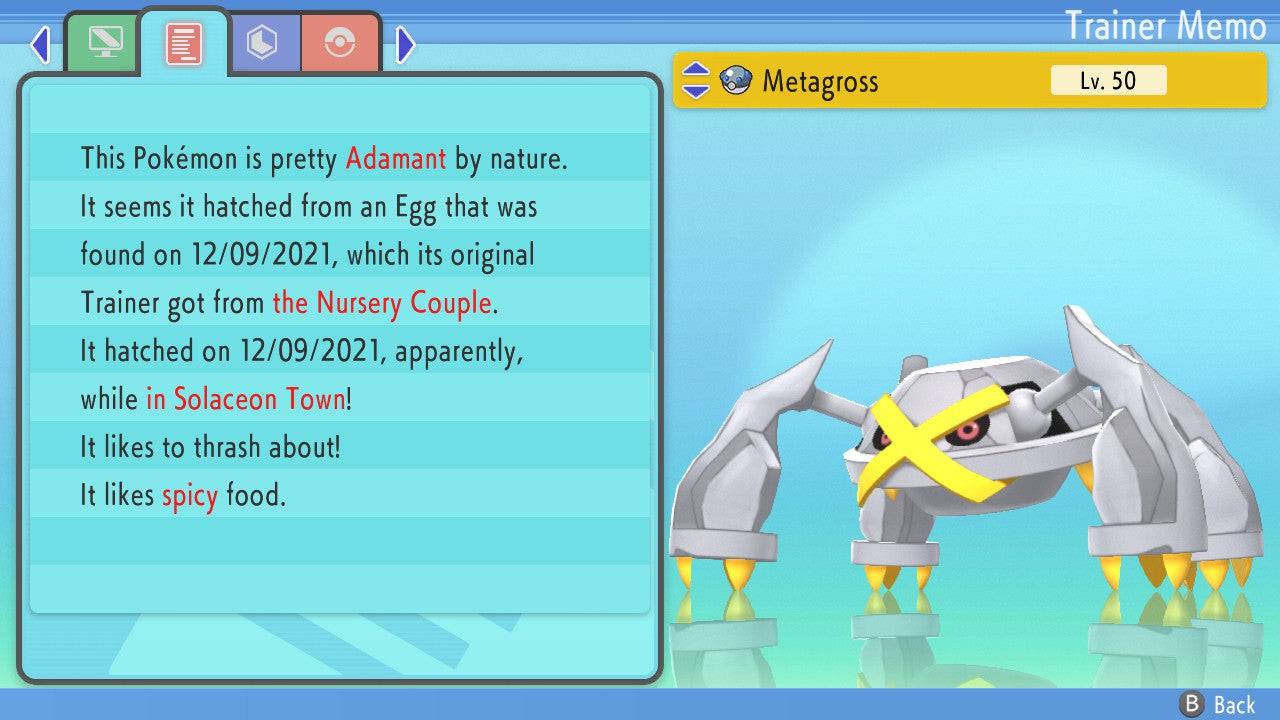
Task: Switch Pokémon using the up-down arrows by Metagross
Action: click(696, 81)
